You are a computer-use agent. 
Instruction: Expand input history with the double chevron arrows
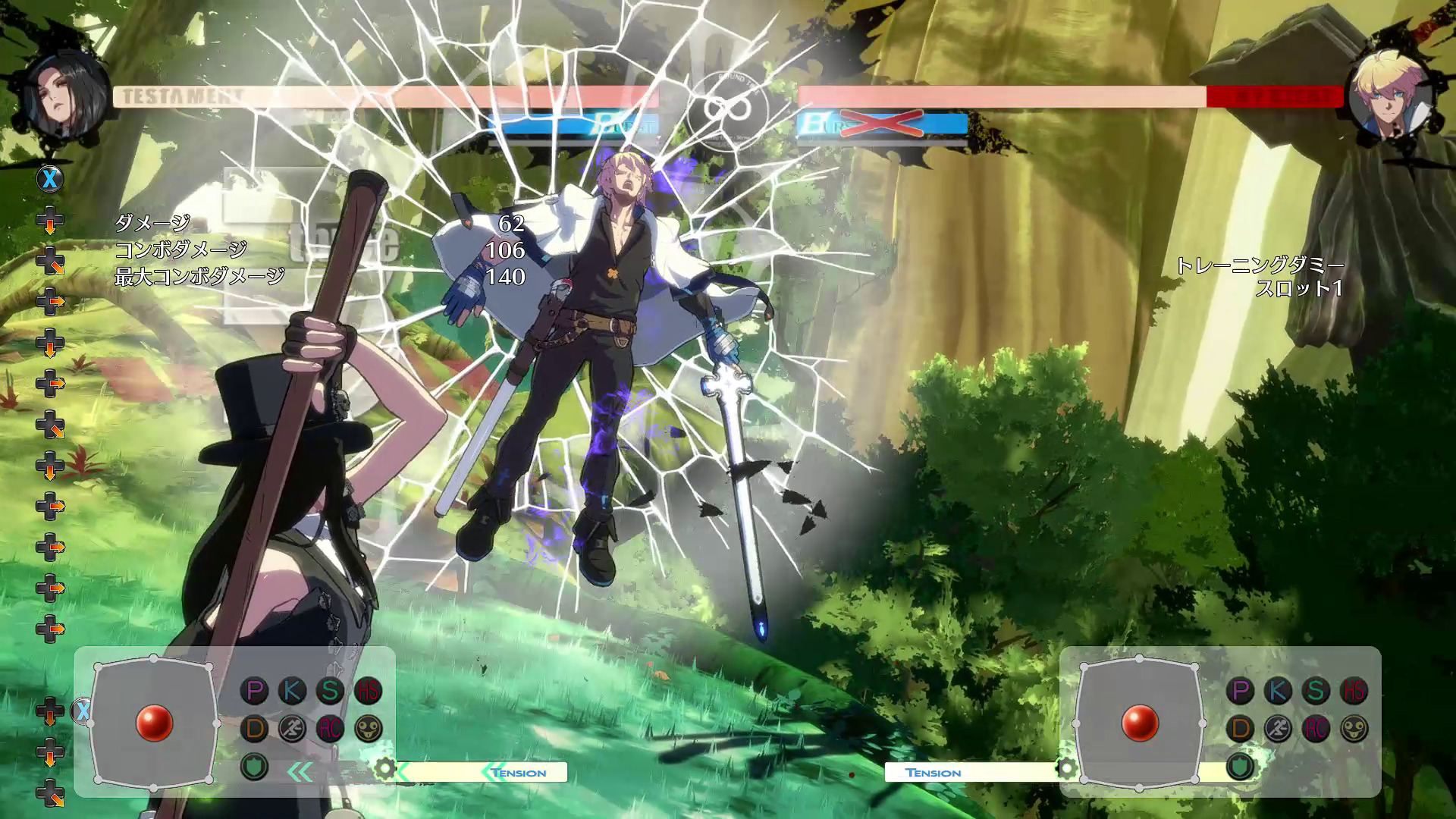point(300,770)
